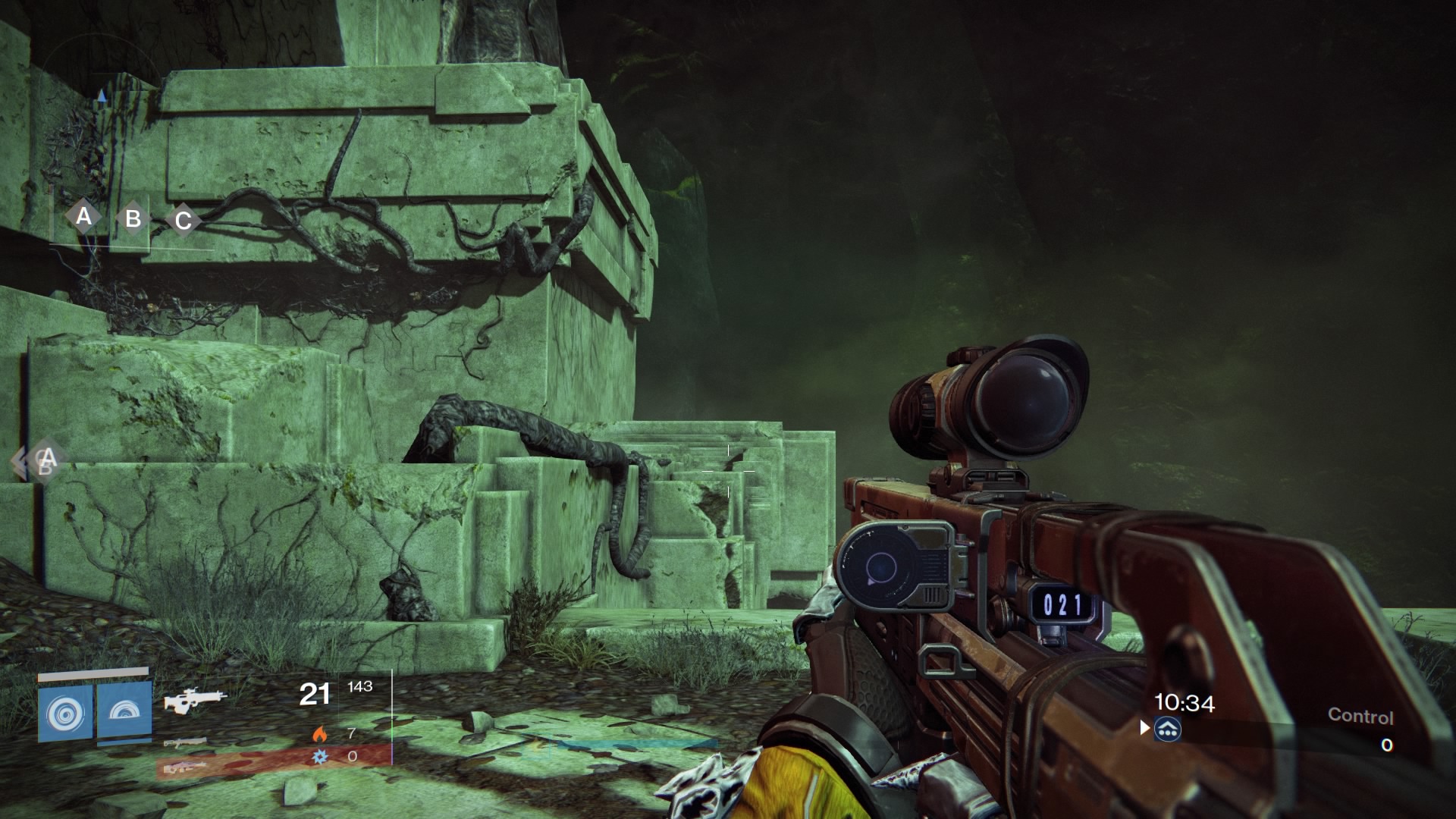This screenshot has width=1456, height=819.
Task: Click the radar in the top-left corner
Action: pyautogui.click(x=99, y=91)
